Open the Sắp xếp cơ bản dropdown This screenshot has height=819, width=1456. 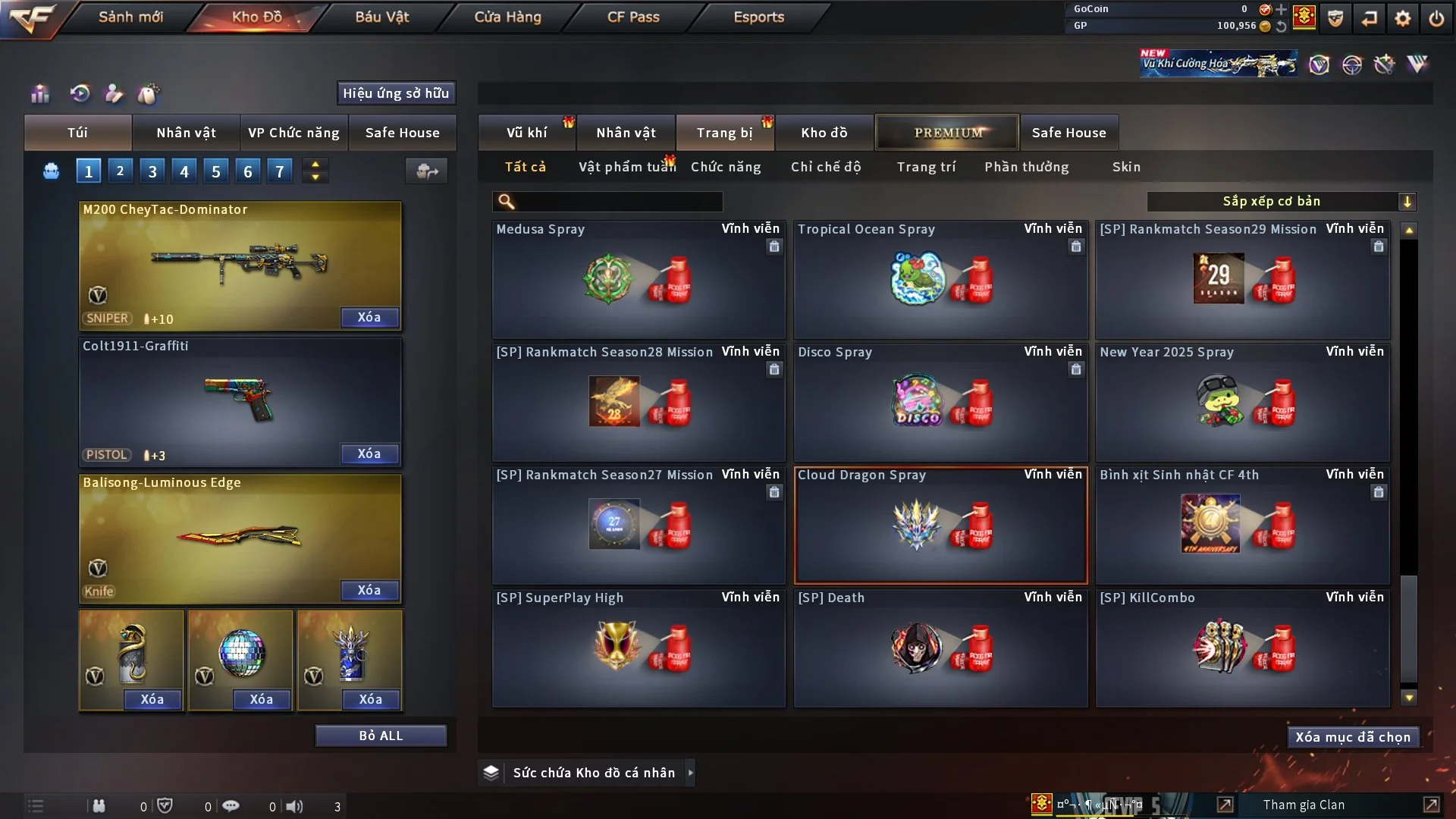1281,201
